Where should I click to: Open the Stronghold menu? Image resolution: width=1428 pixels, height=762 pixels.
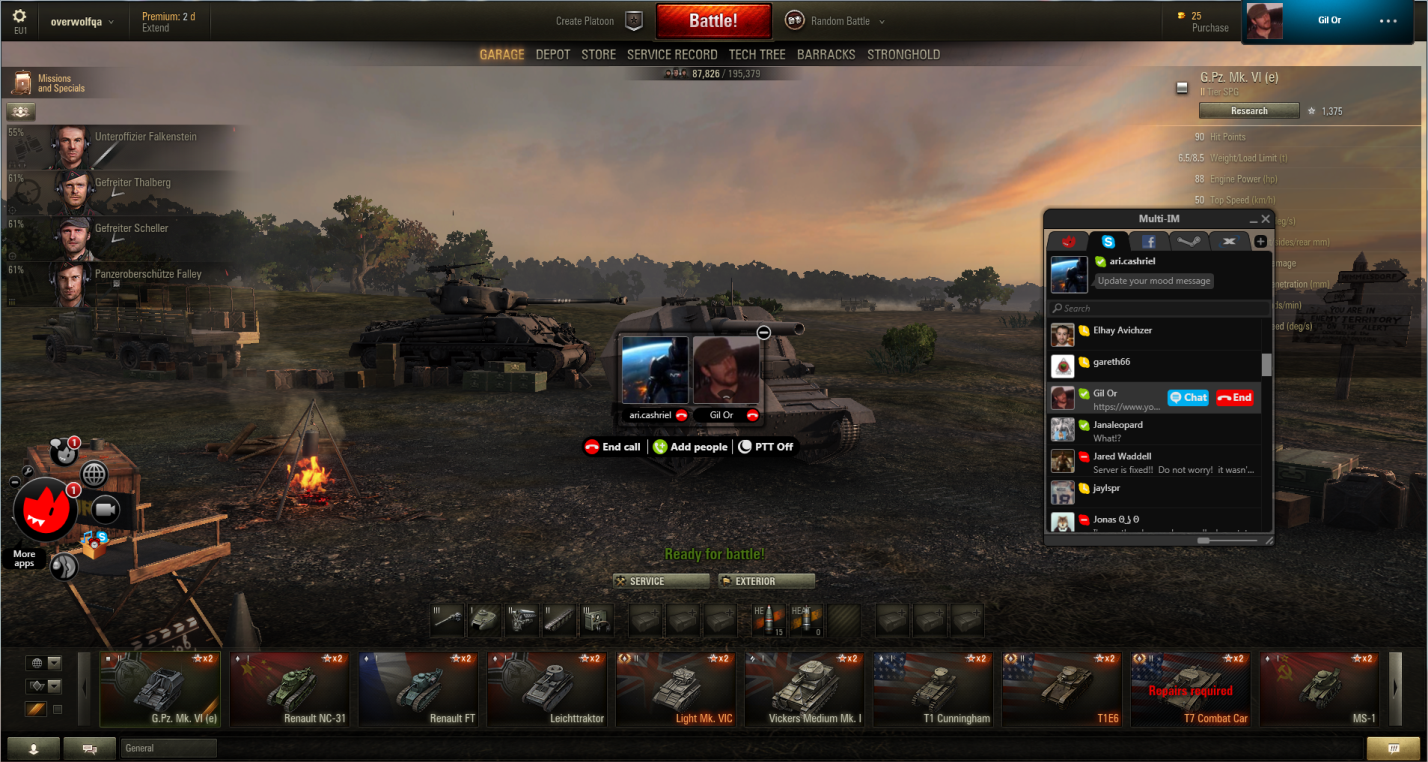pyautogui.click(x=903, y=55)
